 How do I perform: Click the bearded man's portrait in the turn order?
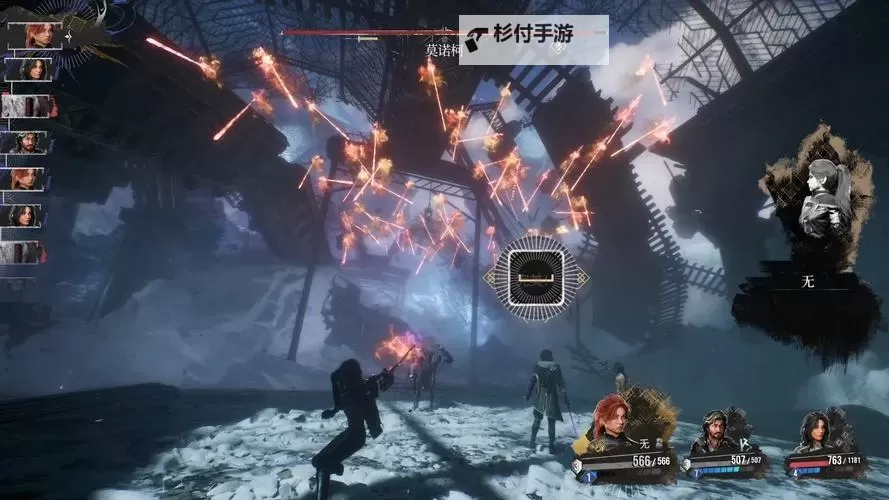point(26,142)
